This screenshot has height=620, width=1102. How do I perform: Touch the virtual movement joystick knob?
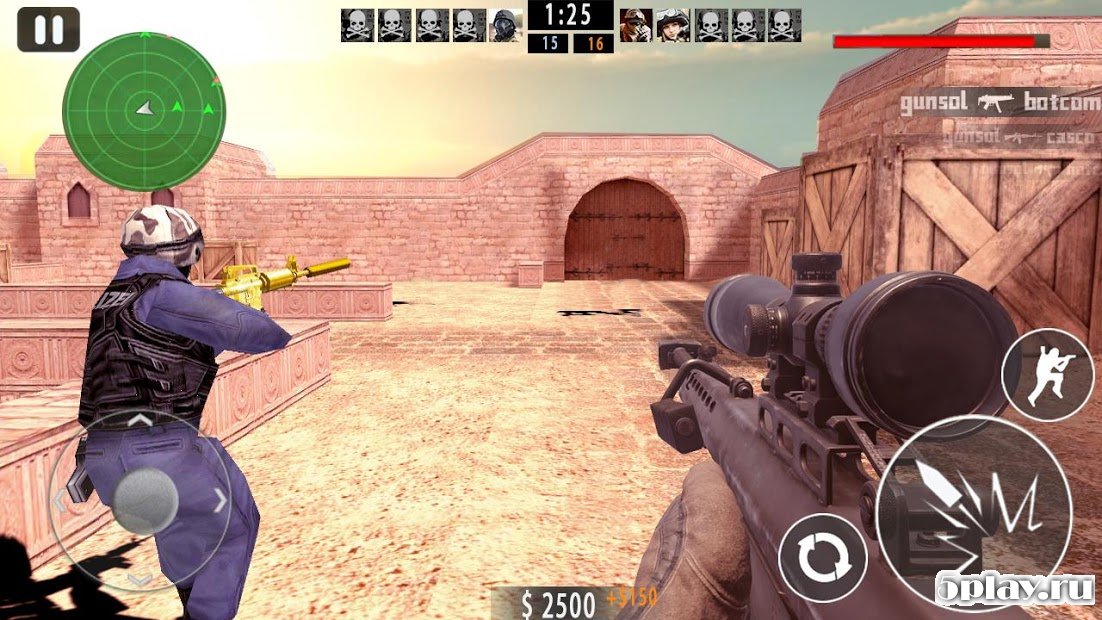(x=146, y=499)
